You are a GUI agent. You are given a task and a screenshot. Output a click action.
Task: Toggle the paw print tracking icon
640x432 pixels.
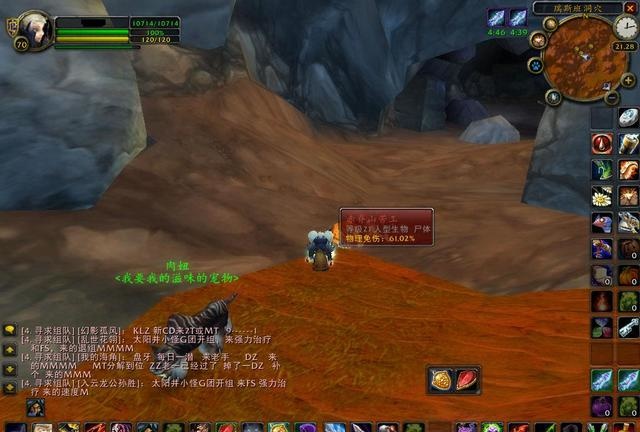[x=536, y=66]
